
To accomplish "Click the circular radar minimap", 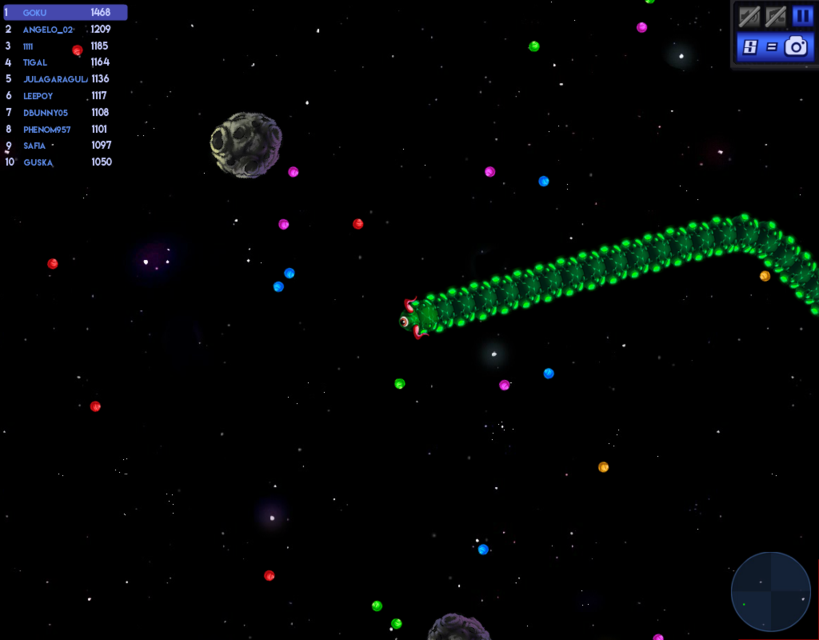I will 771,592.
